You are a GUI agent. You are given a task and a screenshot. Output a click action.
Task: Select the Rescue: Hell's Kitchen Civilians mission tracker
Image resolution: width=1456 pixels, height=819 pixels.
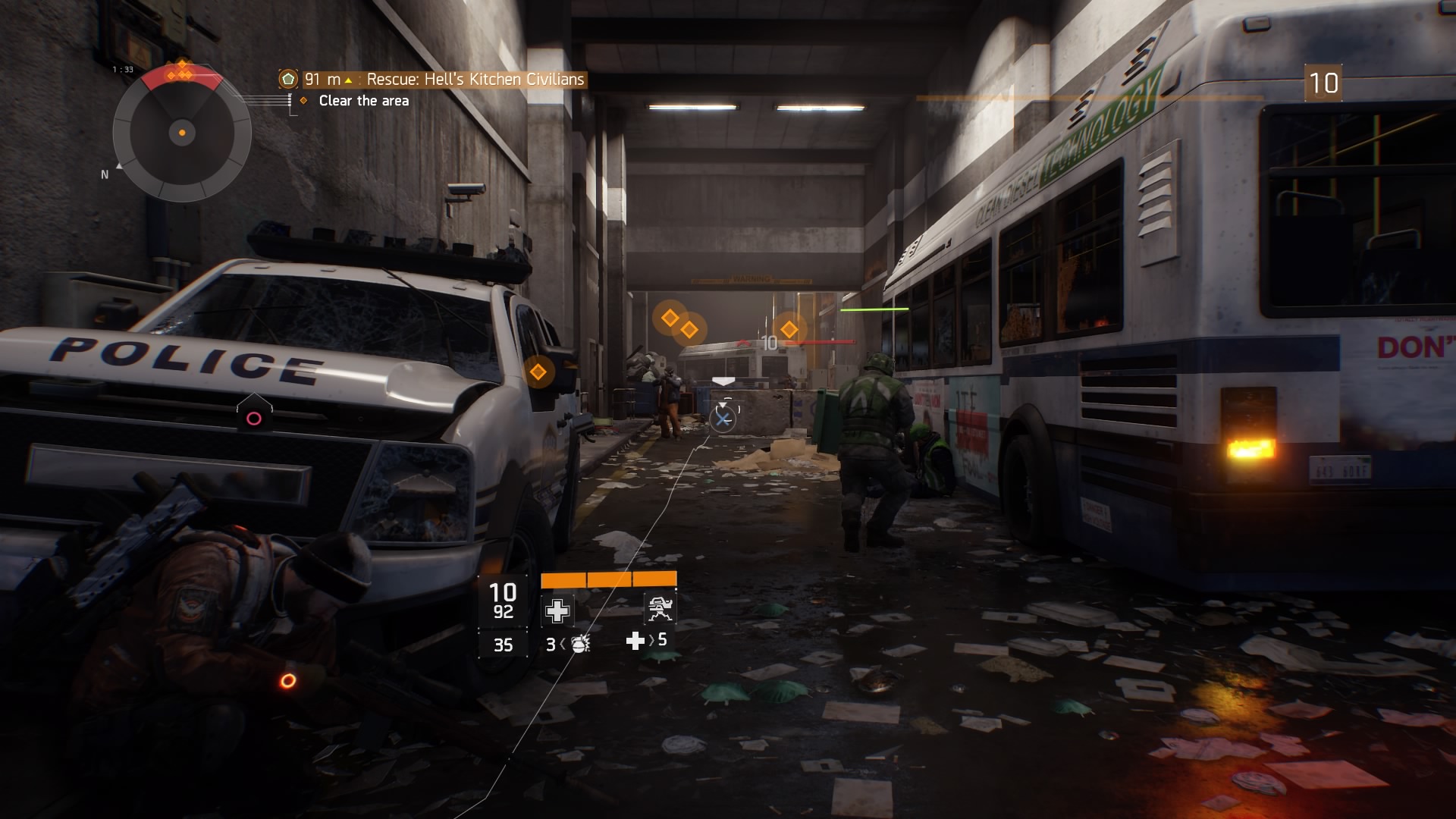(475, 80)
